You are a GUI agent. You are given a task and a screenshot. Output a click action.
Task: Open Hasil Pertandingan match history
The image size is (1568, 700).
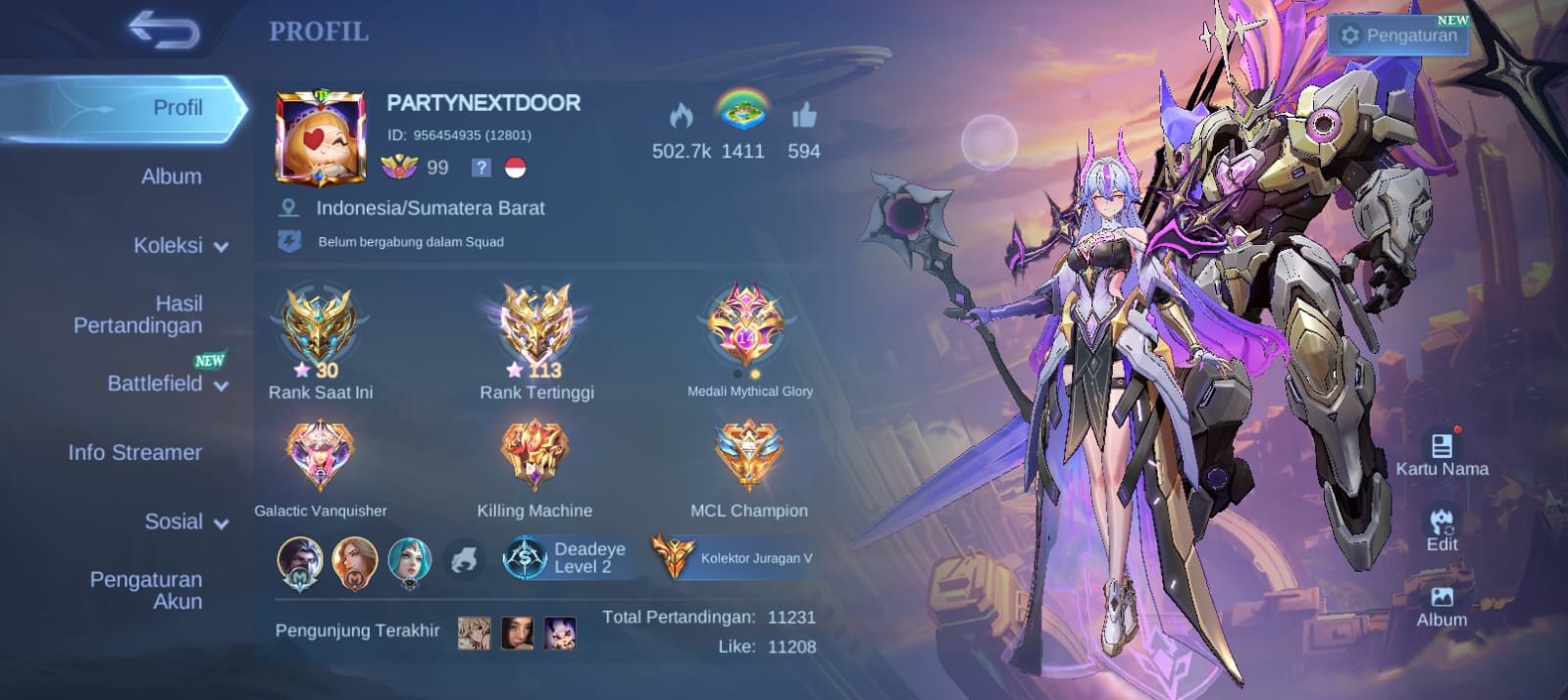pyautogui.click(x=138, y=315)
